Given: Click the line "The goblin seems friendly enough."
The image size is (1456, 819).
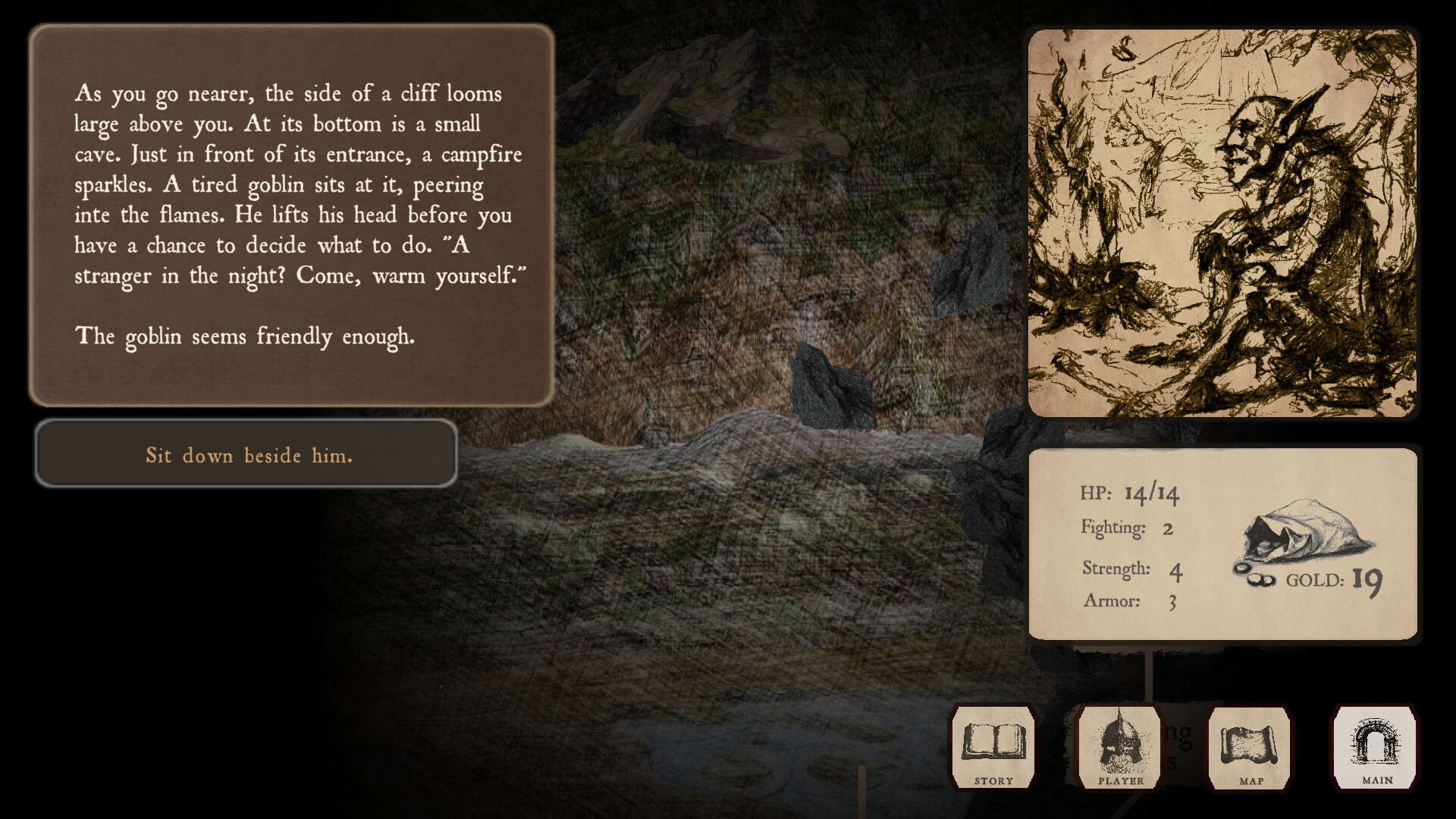Looking at the screenshot, I should click(x=244, y=336).
